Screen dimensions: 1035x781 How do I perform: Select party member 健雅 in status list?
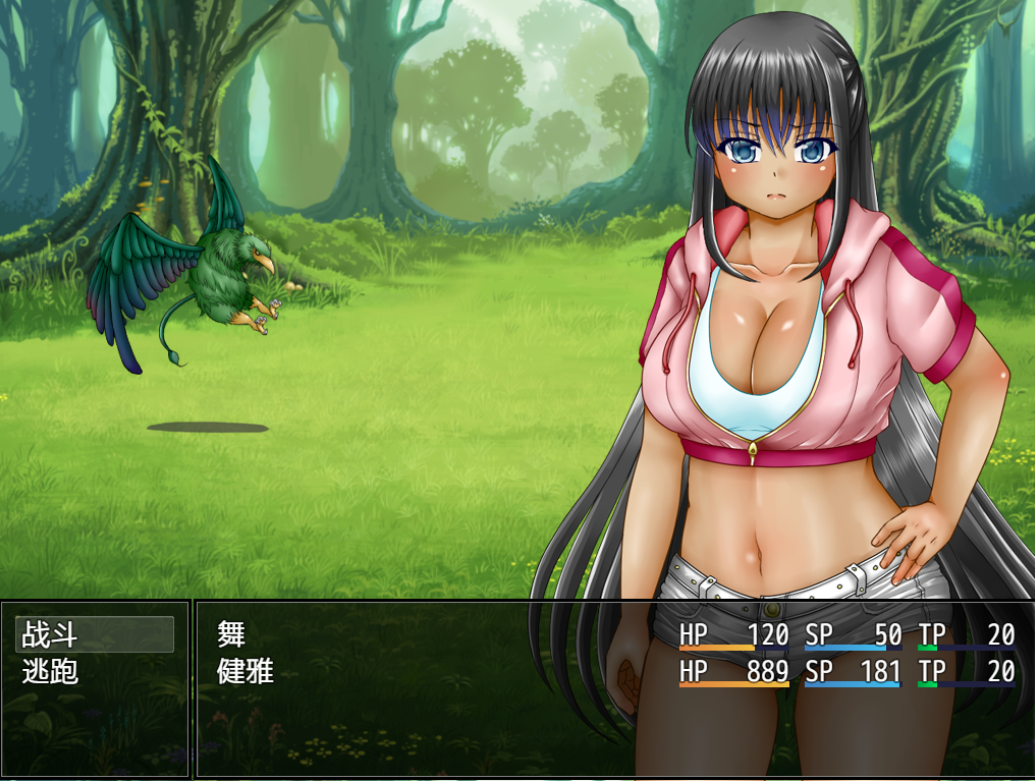tap(245, 671)
